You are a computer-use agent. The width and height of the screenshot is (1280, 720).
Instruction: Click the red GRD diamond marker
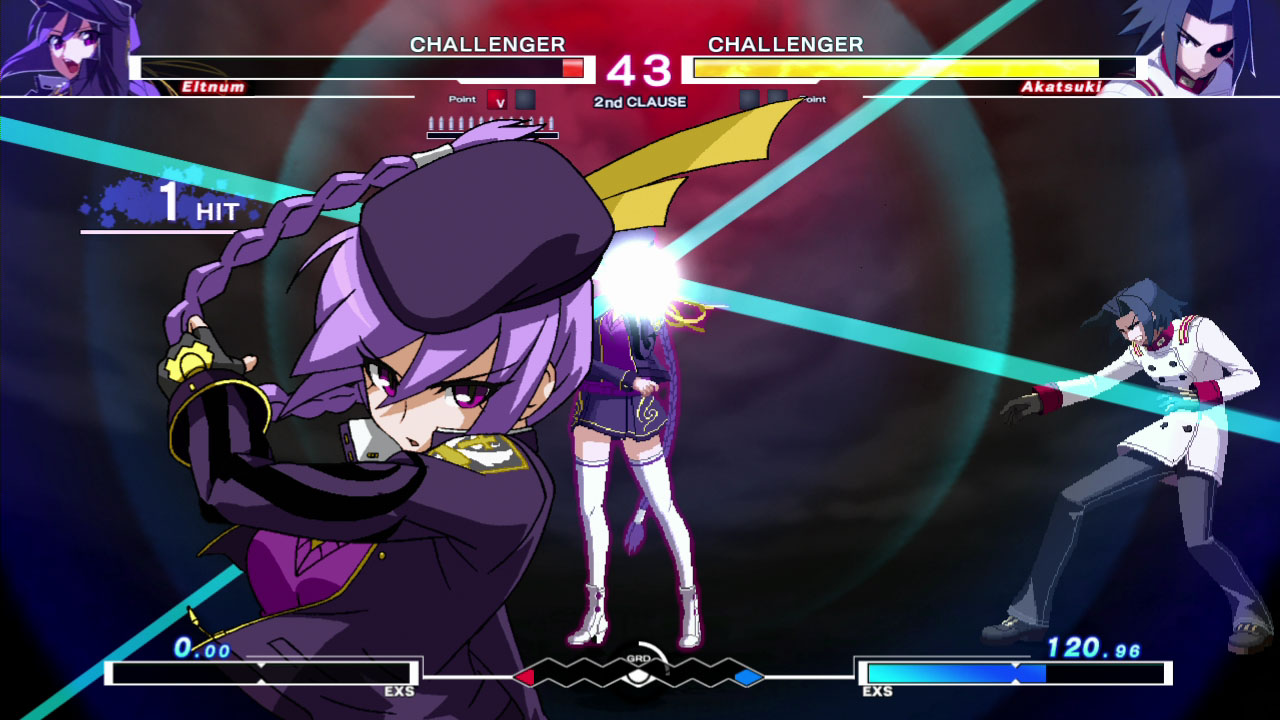pos(523,677)
